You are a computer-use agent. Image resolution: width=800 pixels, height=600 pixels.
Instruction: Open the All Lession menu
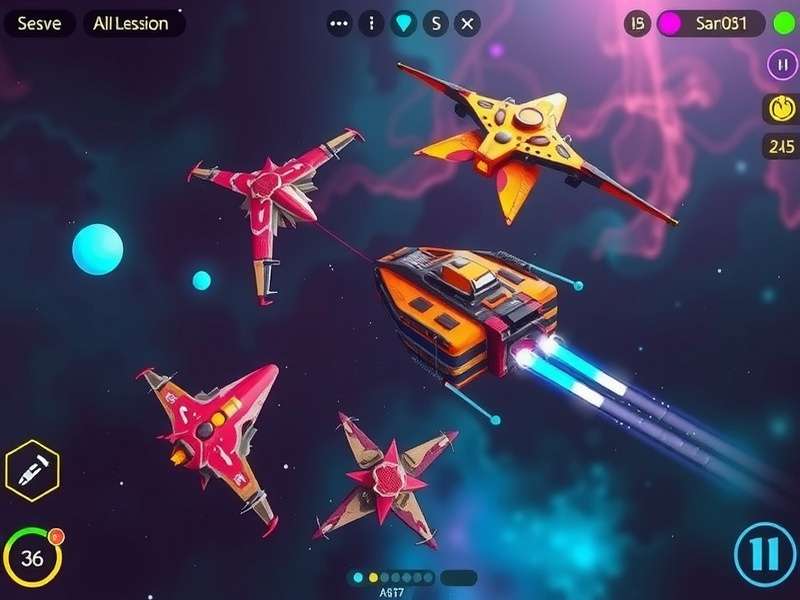(x=132, y=24)
